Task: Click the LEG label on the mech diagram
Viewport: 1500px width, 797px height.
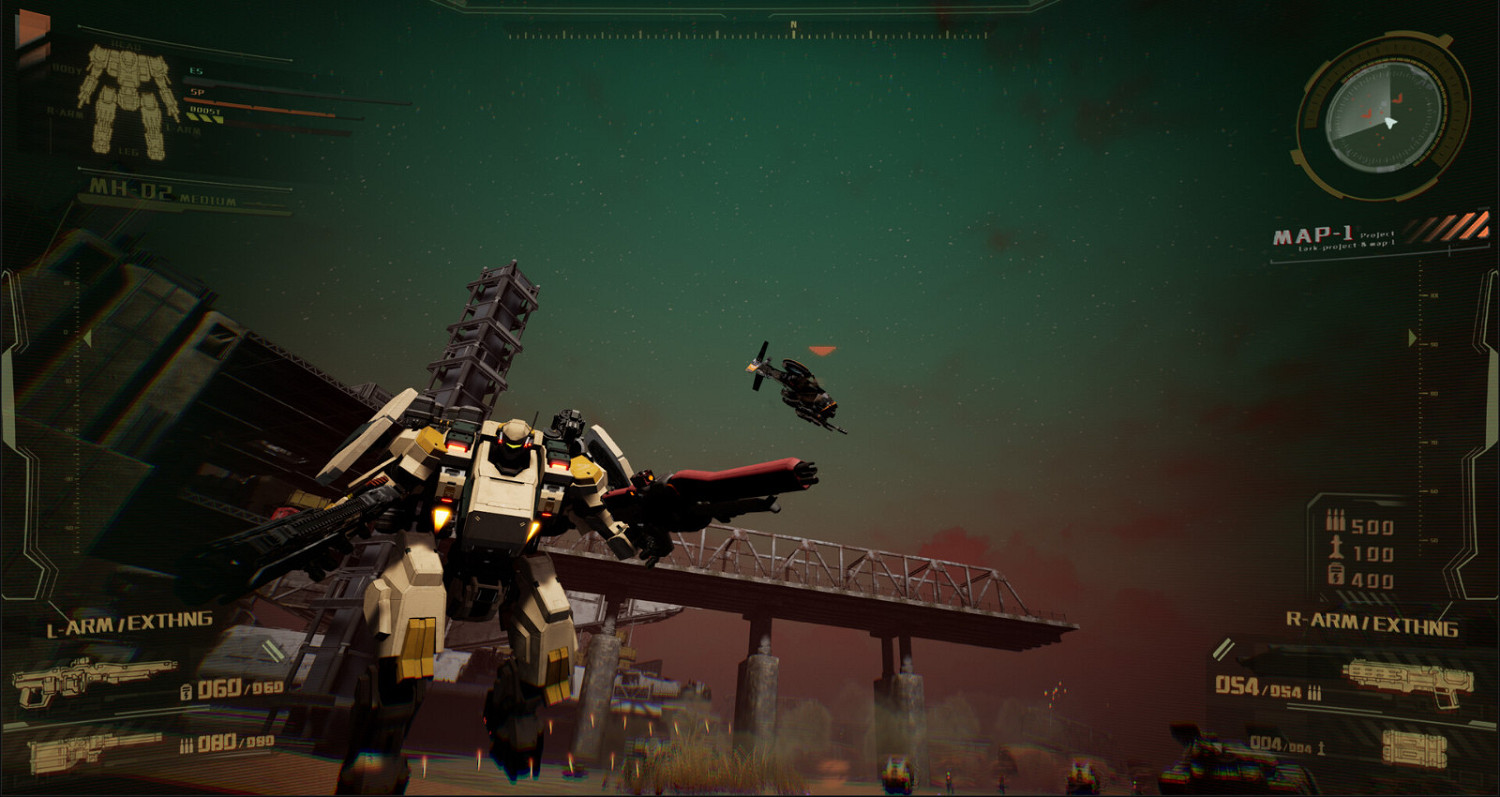Action: click(128, 150)
